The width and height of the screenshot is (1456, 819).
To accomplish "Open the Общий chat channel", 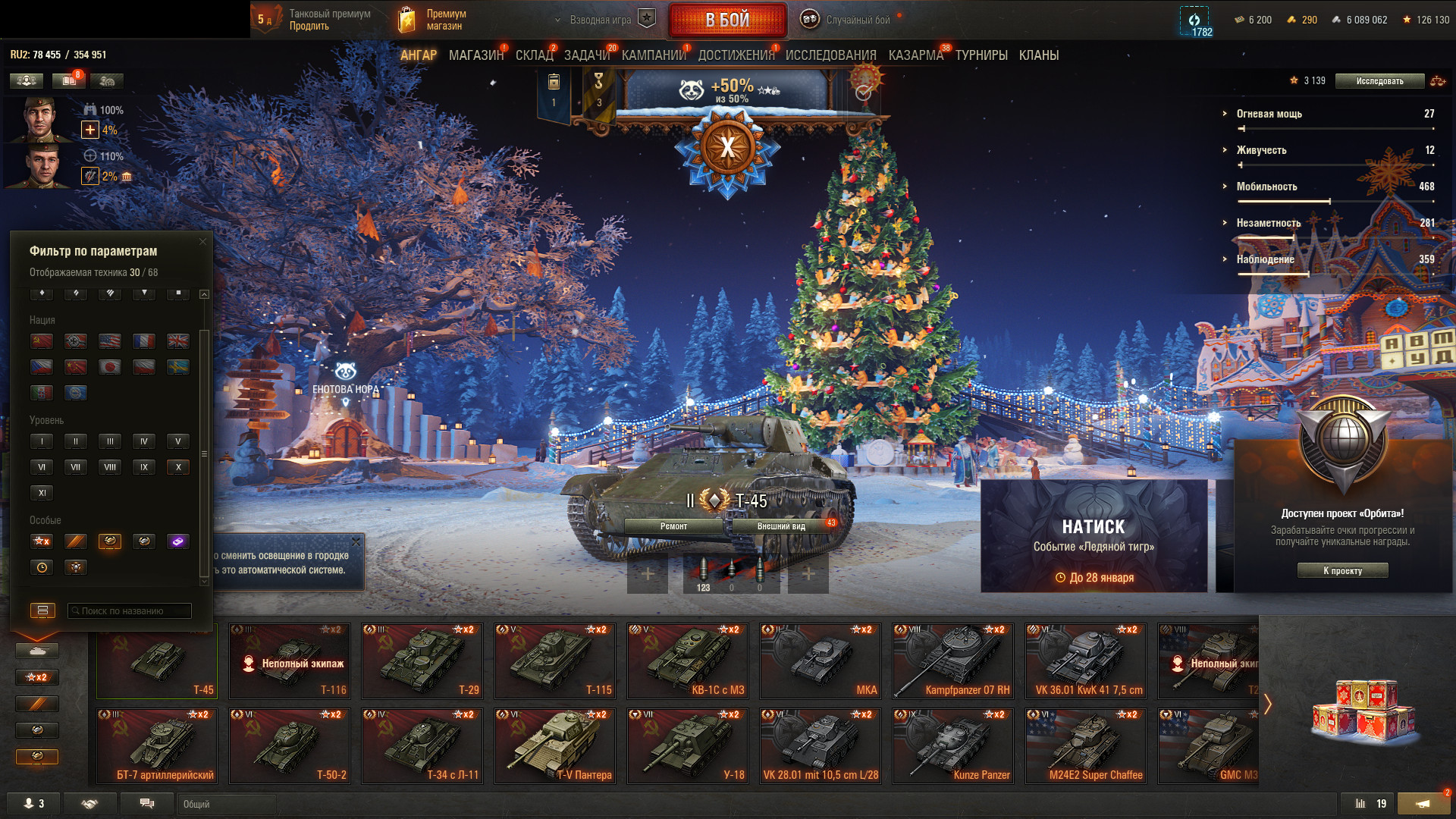I will click(x=226, y=804).
